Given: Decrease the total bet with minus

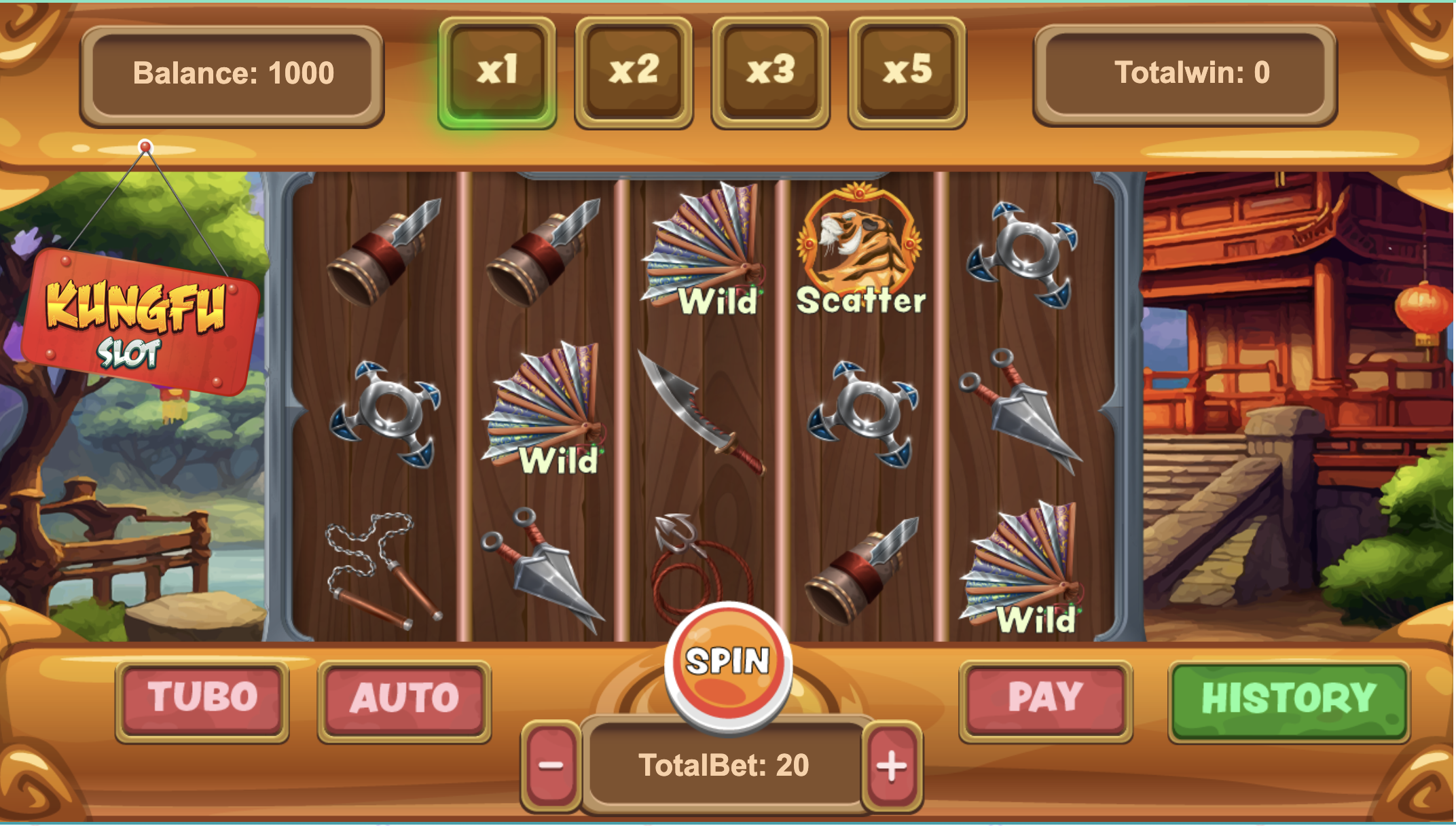Looking at the screenshot, I should click(x=551, y=766).
